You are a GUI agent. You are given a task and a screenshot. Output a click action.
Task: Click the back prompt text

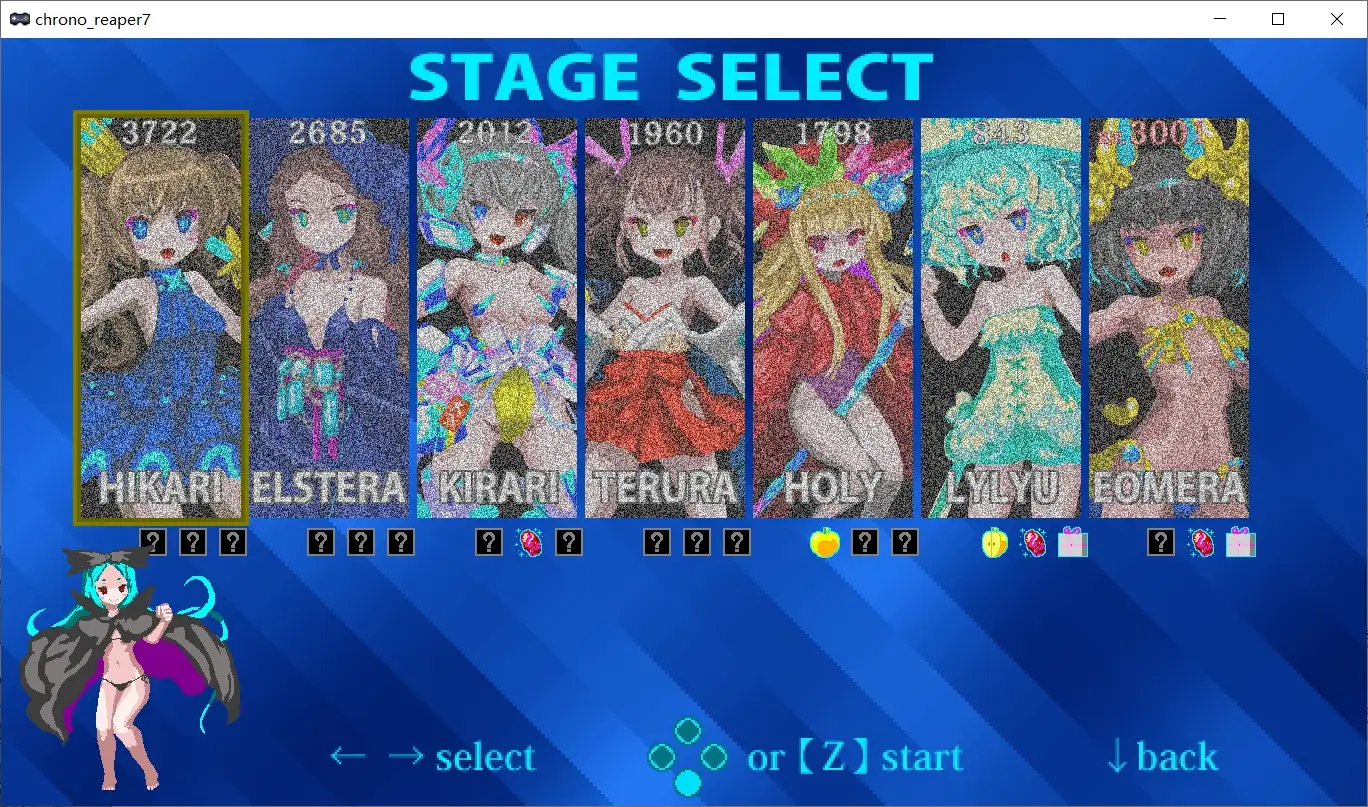(1160, 757)
